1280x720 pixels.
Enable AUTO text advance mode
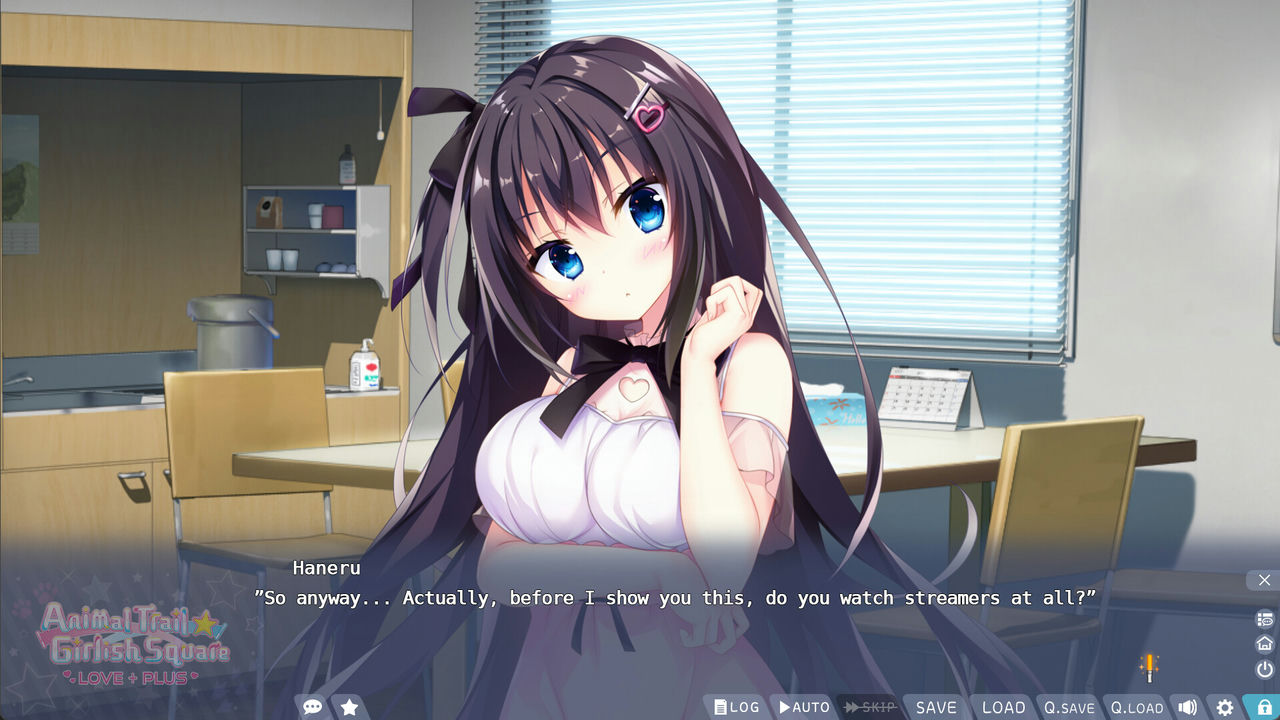(803, 706)
